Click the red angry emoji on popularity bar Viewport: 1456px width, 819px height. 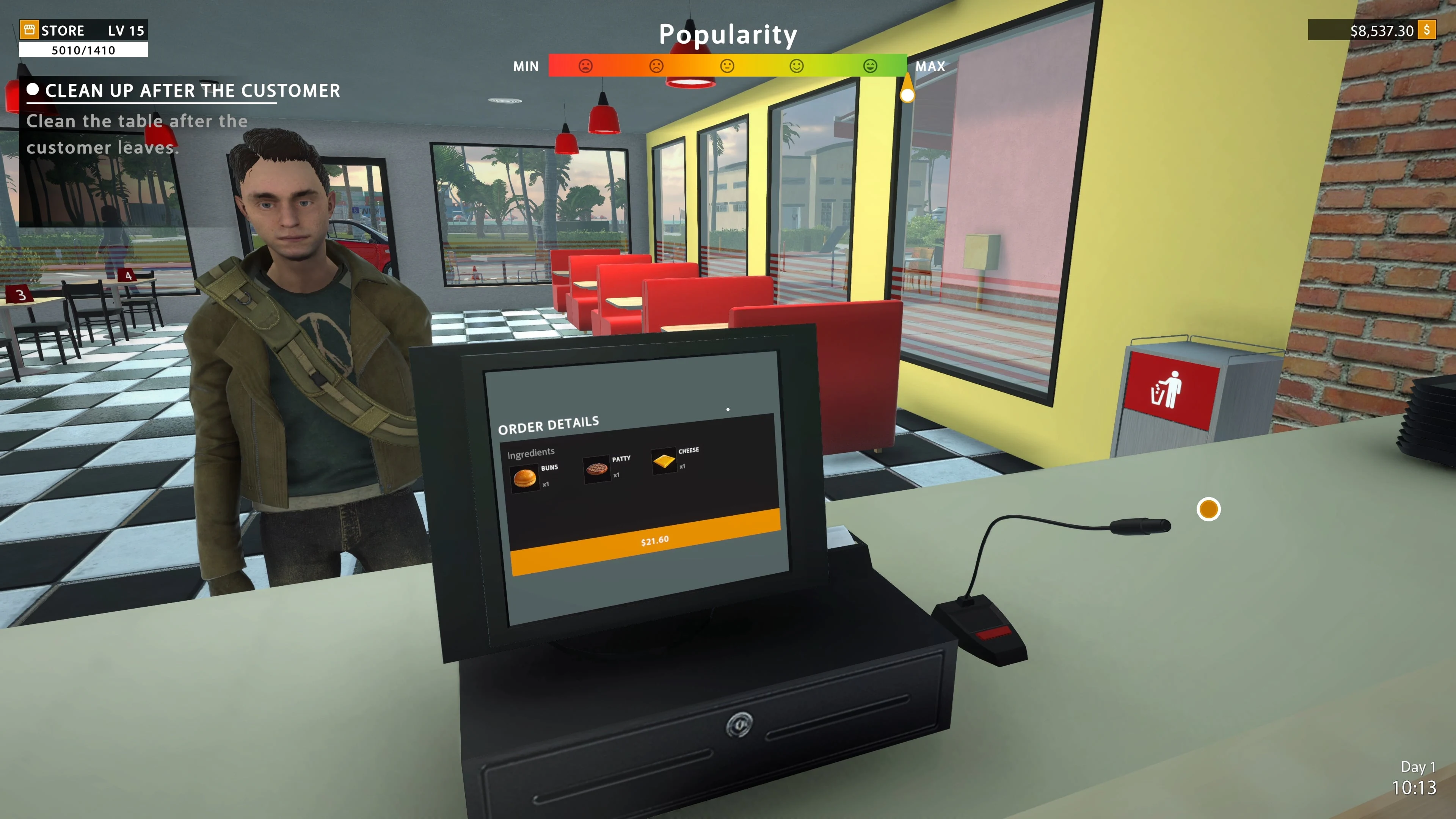tap(586, 66)
